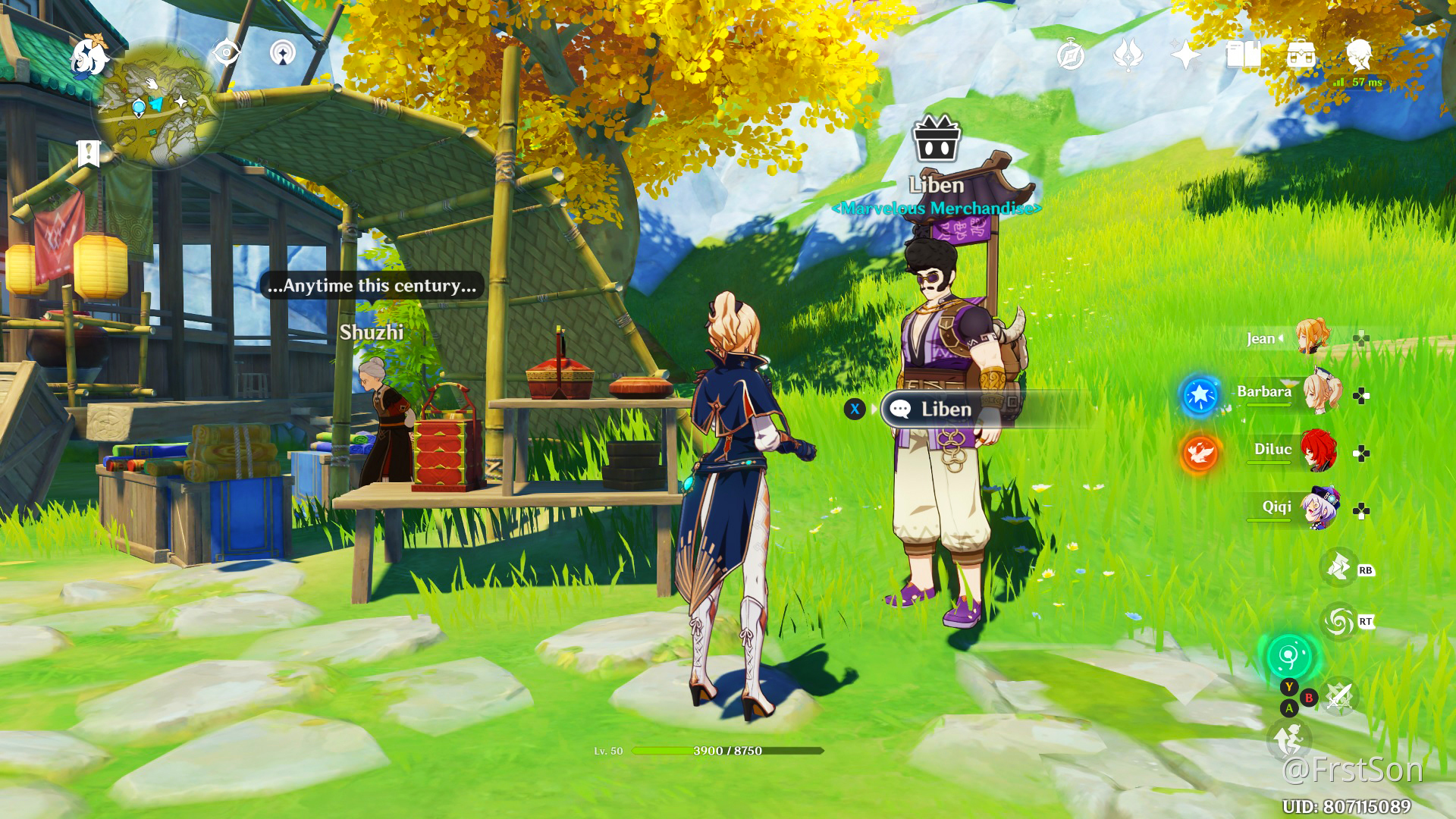Open the character screen icon
This screenshot has width=1456, height=819.
(x=1358, y=54)
